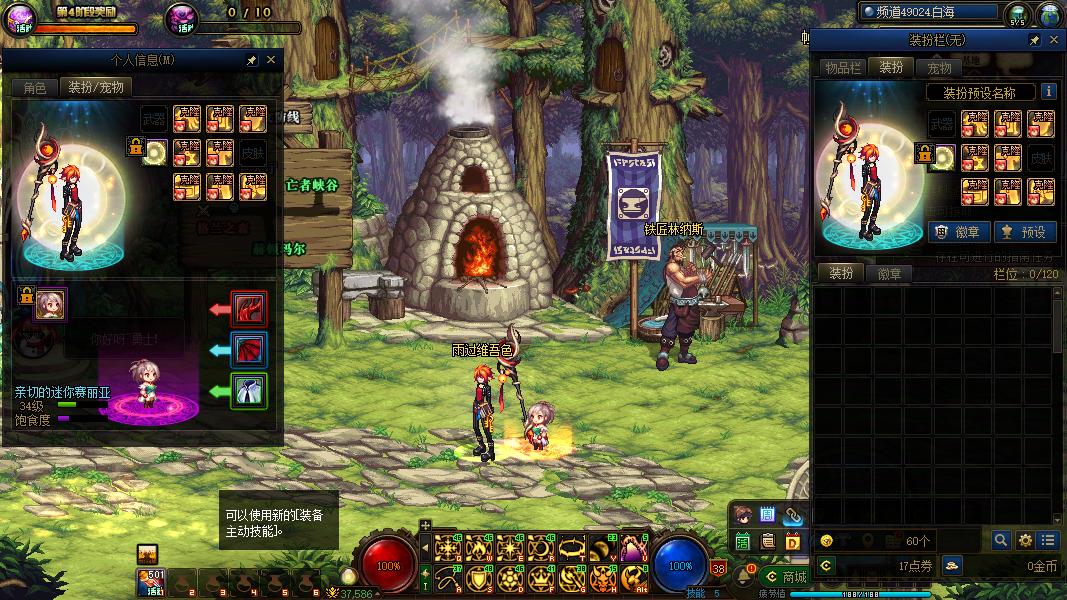Select the pet portrait slot with lock
1067x600 pixels.
click(50, 304)
